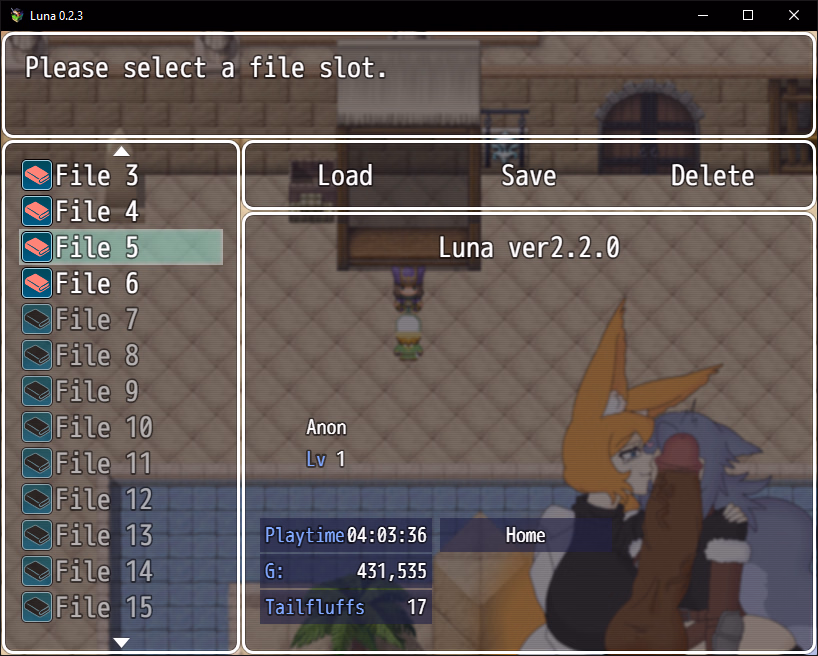Choose the Save option
The image size is (818, 656).
528,176
